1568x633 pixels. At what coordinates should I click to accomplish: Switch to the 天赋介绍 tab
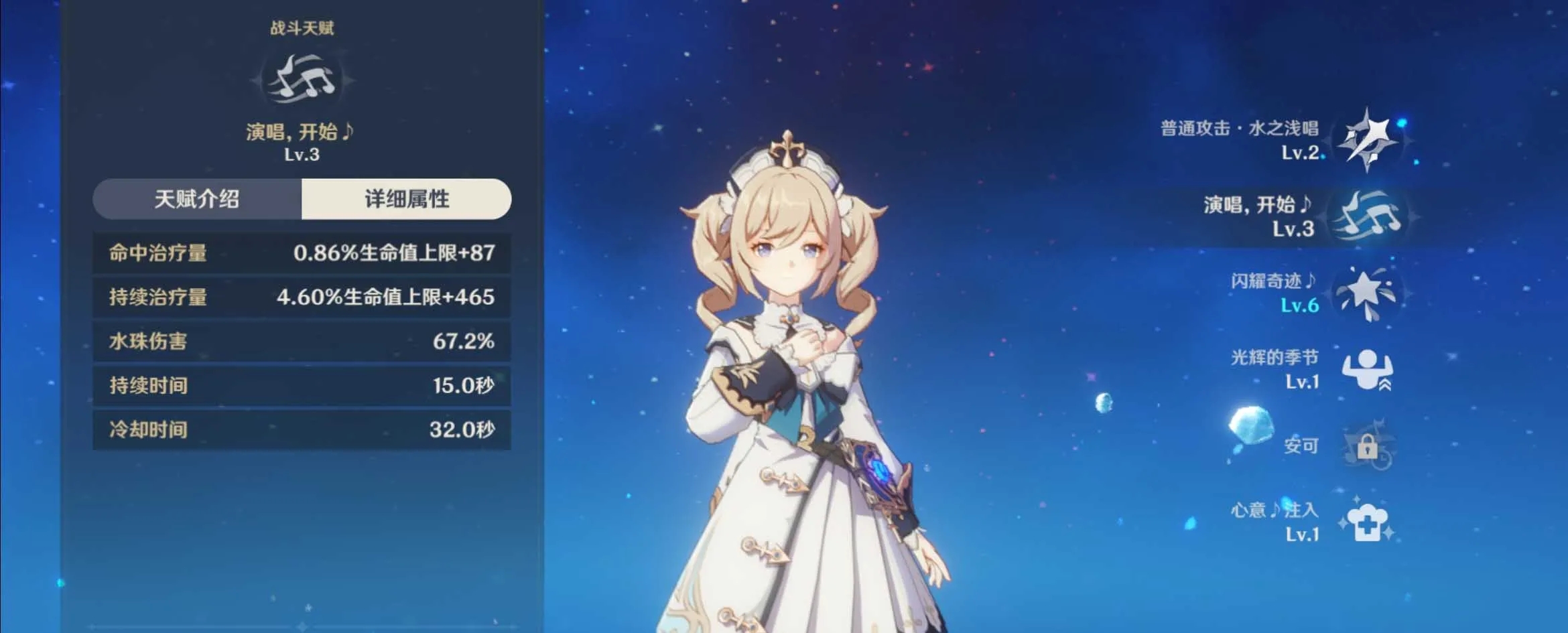pos(197,199)
